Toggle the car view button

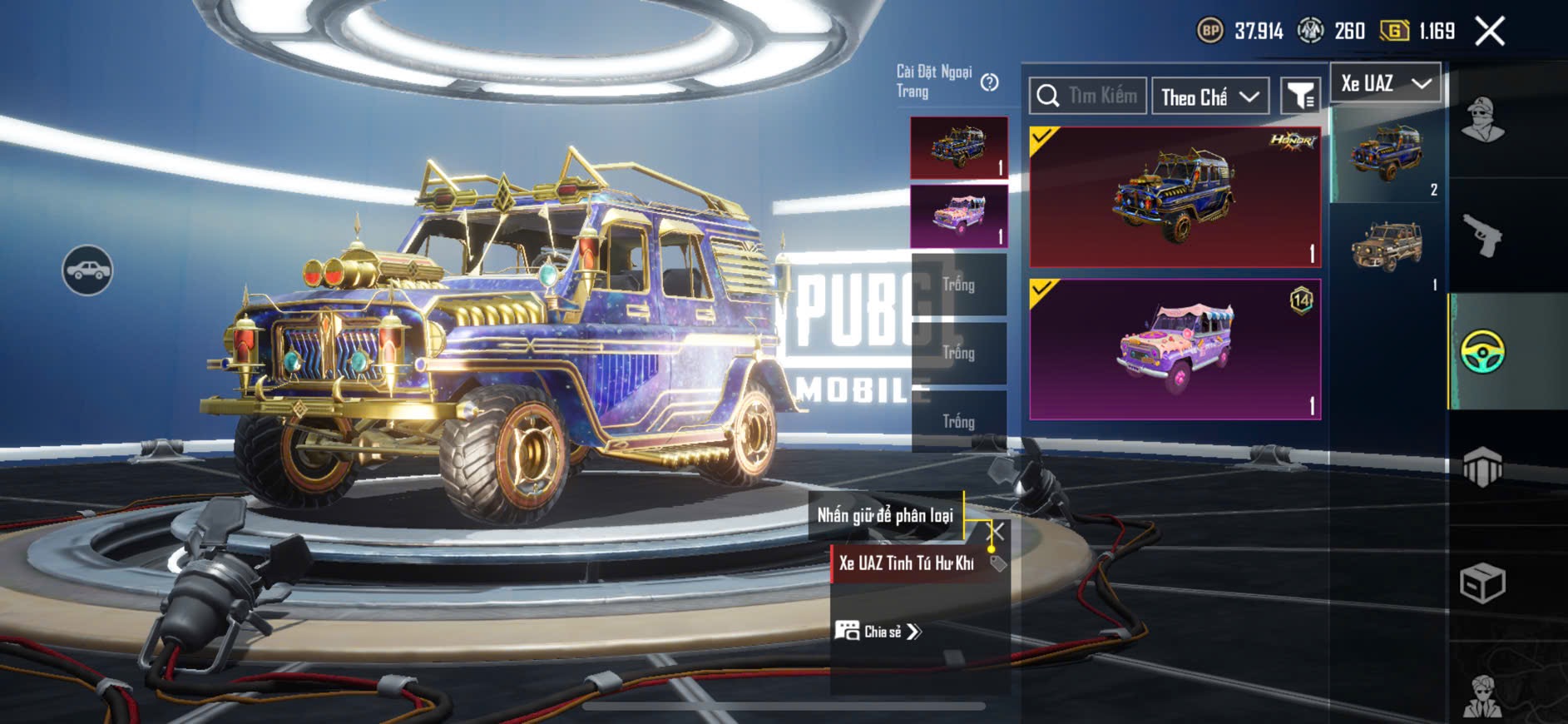(87, 270)
